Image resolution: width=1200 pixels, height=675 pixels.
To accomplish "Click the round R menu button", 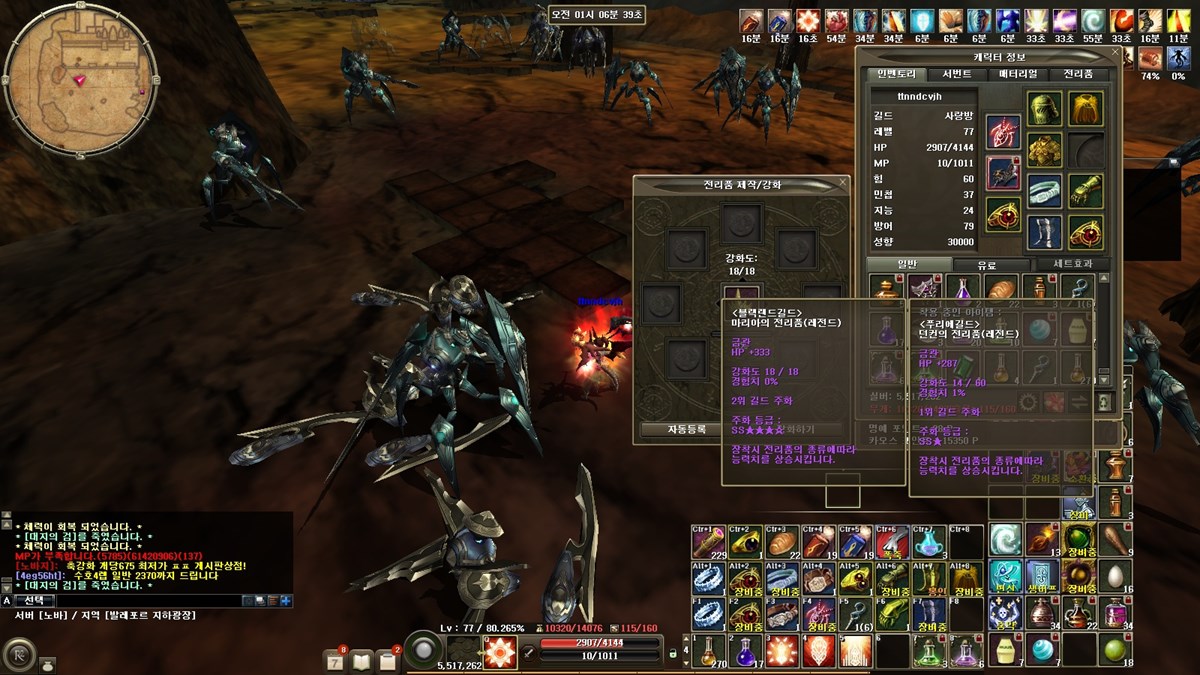I will pos(18,655).
